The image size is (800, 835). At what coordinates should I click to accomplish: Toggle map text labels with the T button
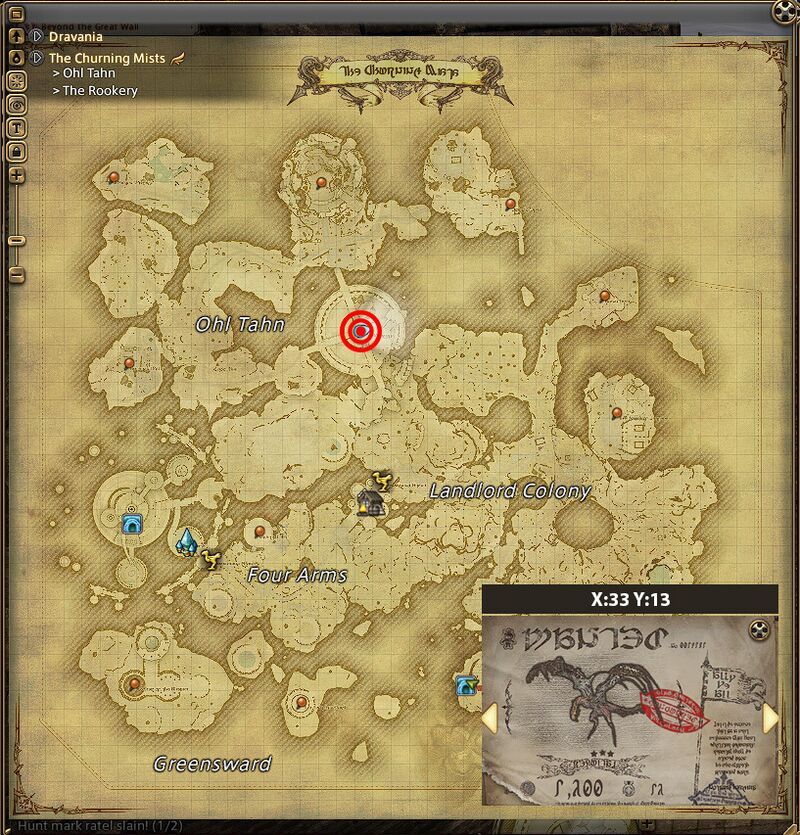tap(17, 127)
